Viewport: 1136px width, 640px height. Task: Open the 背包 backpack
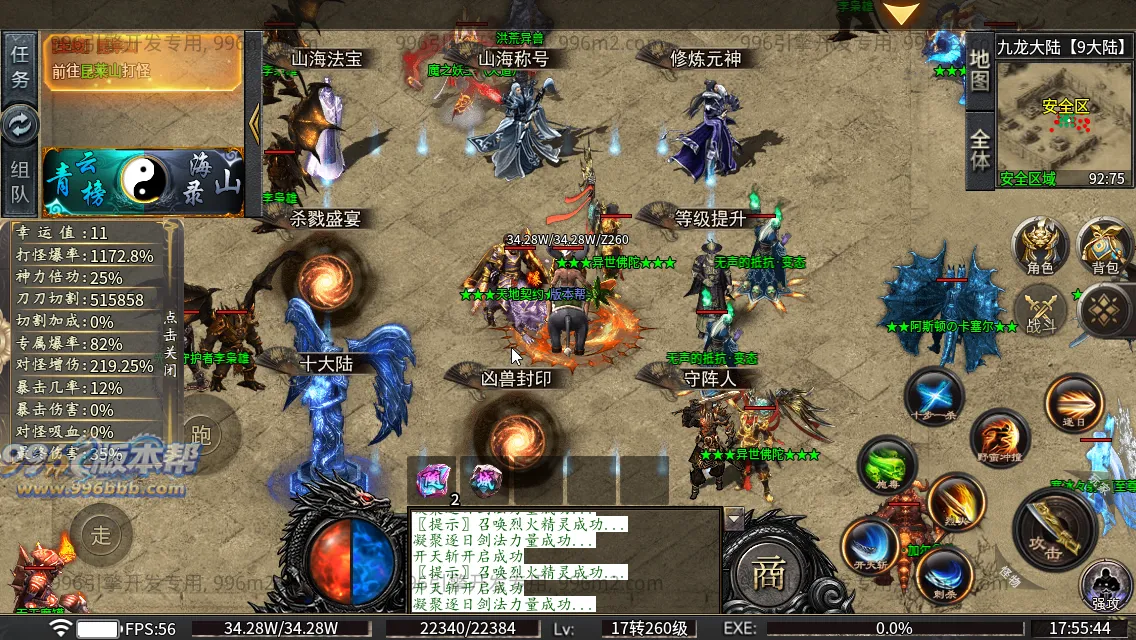(1104, 246)
